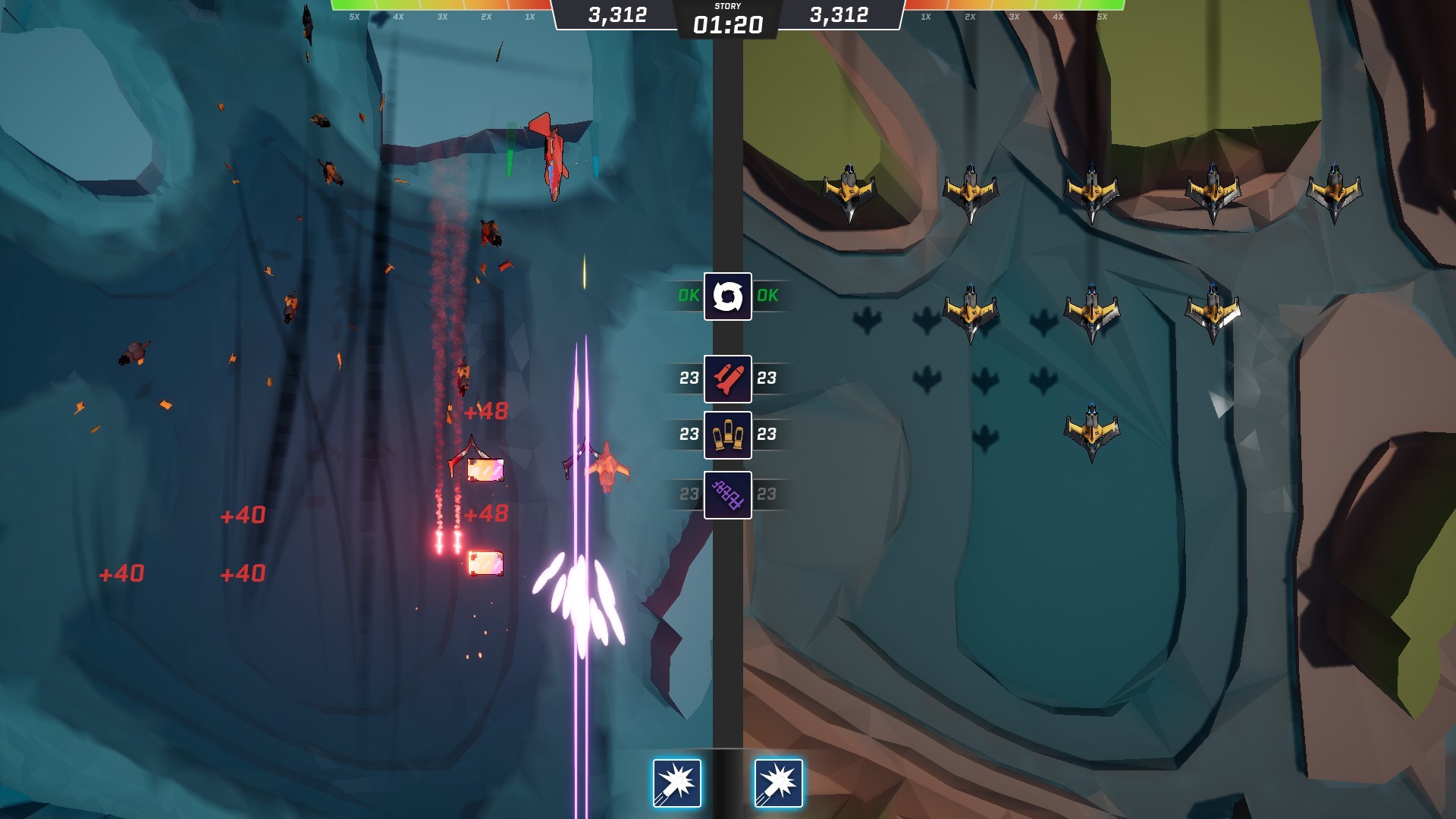Trigger the left player's bomb icon

tap(677, 785)
